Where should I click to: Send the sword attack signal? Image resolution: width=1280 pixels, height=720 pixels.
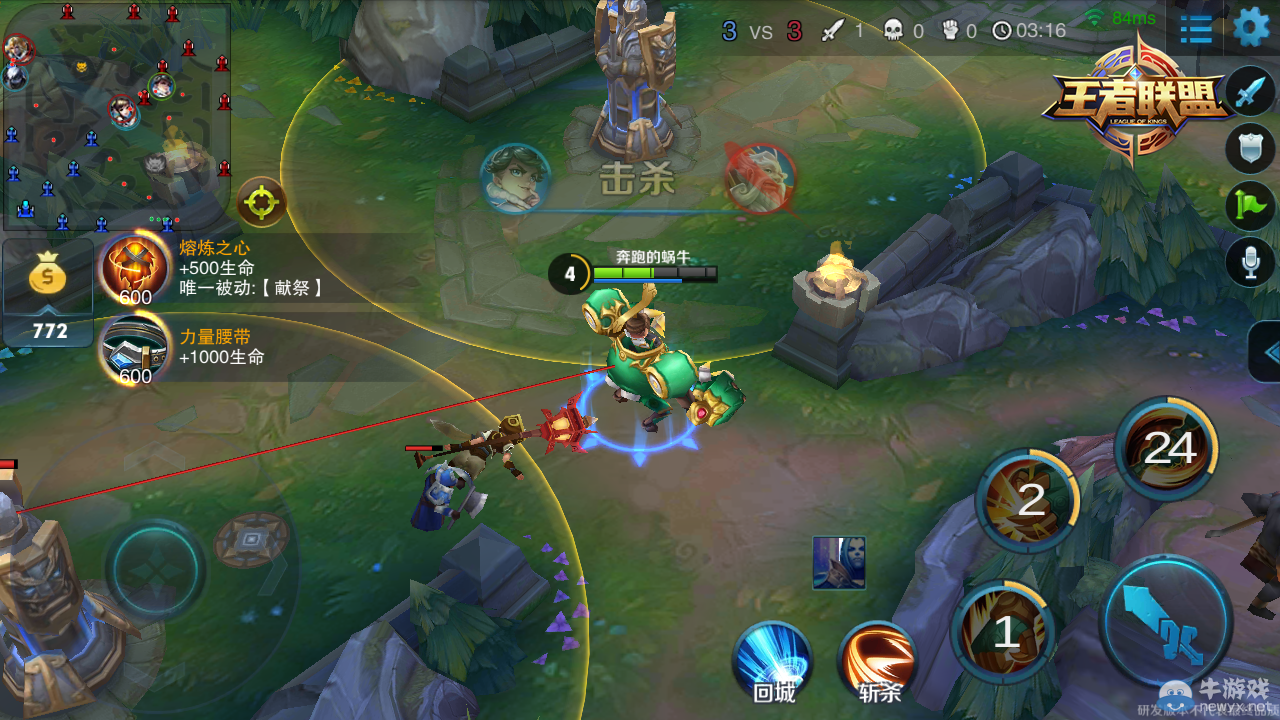pyautogui.click(x=1251, y=93)
